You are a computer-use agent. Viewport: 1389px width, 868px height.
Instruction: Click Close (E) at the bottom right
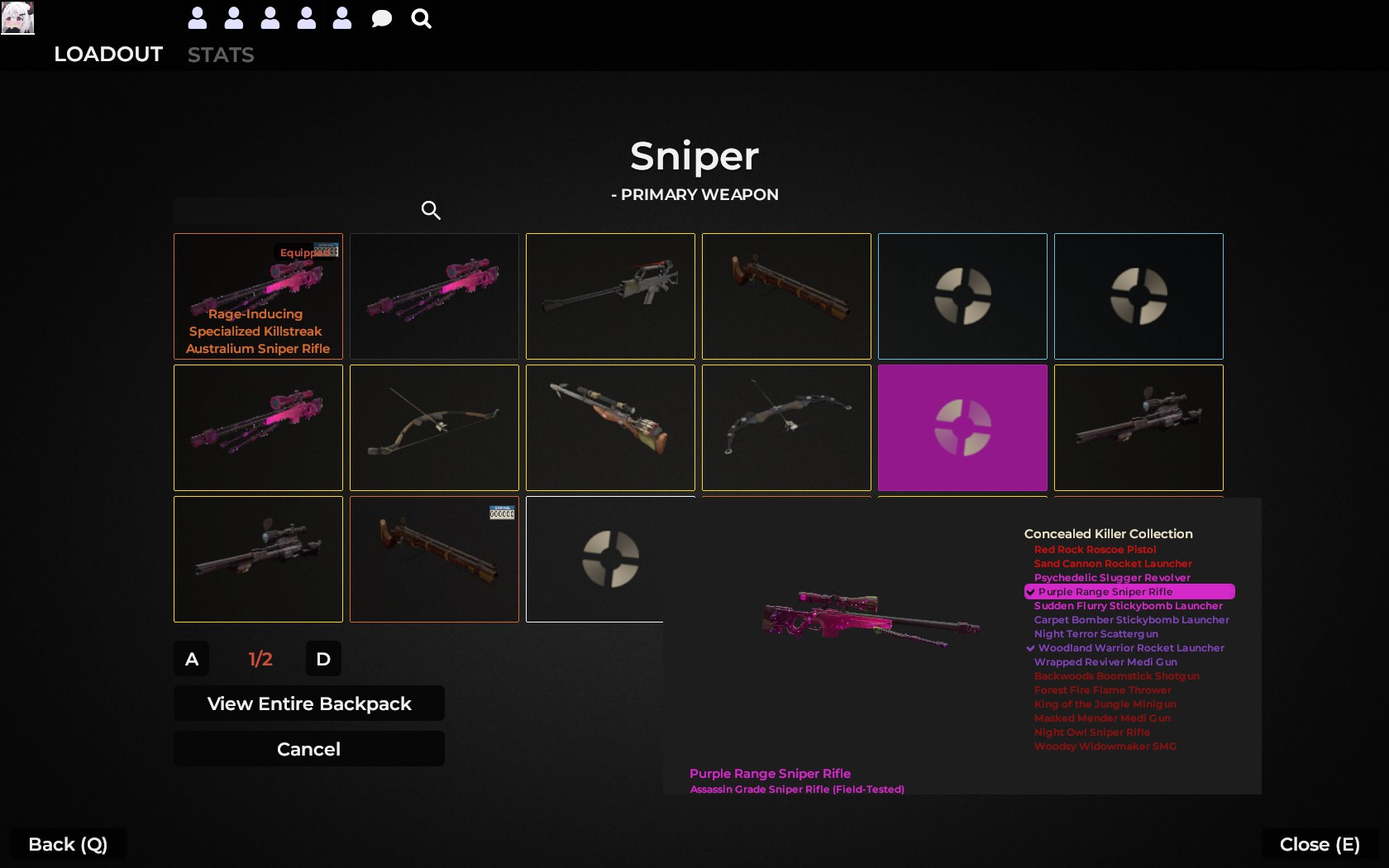click(x=1319, y=844)
